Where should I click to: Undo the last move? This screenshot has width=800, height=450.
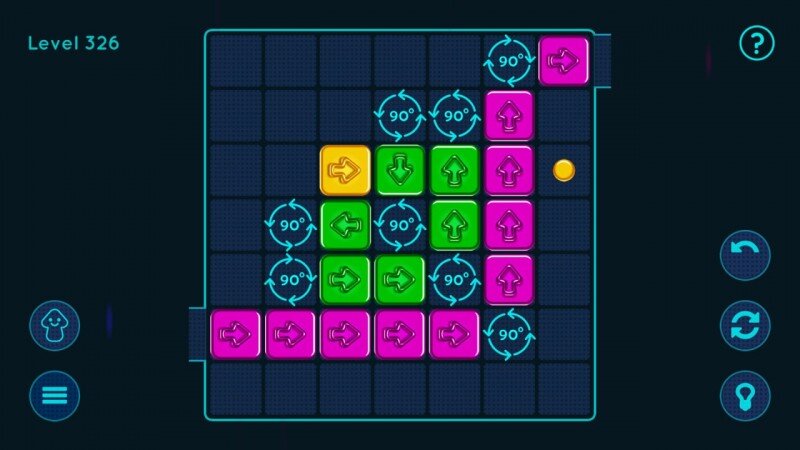[x=745, y=255]
